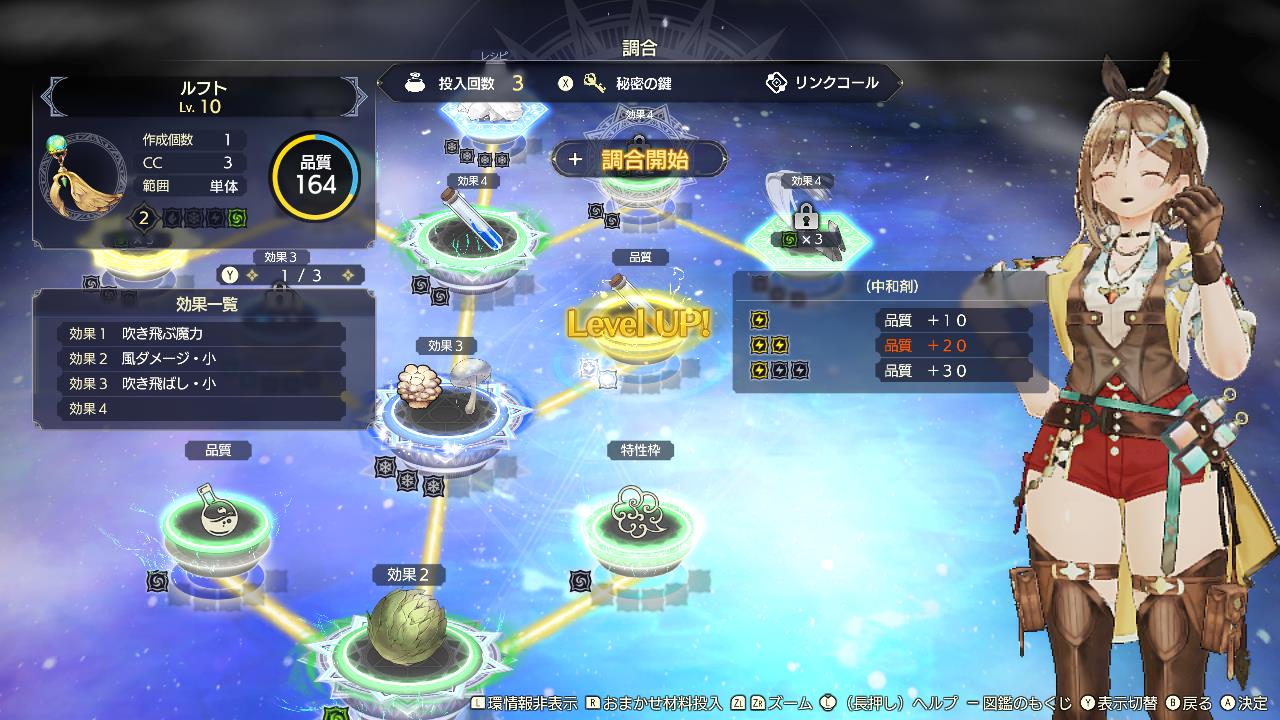Select the cloud-shaped 特性枠 trait node
This screenshot has height=720, width=1280.
point(639,514)
